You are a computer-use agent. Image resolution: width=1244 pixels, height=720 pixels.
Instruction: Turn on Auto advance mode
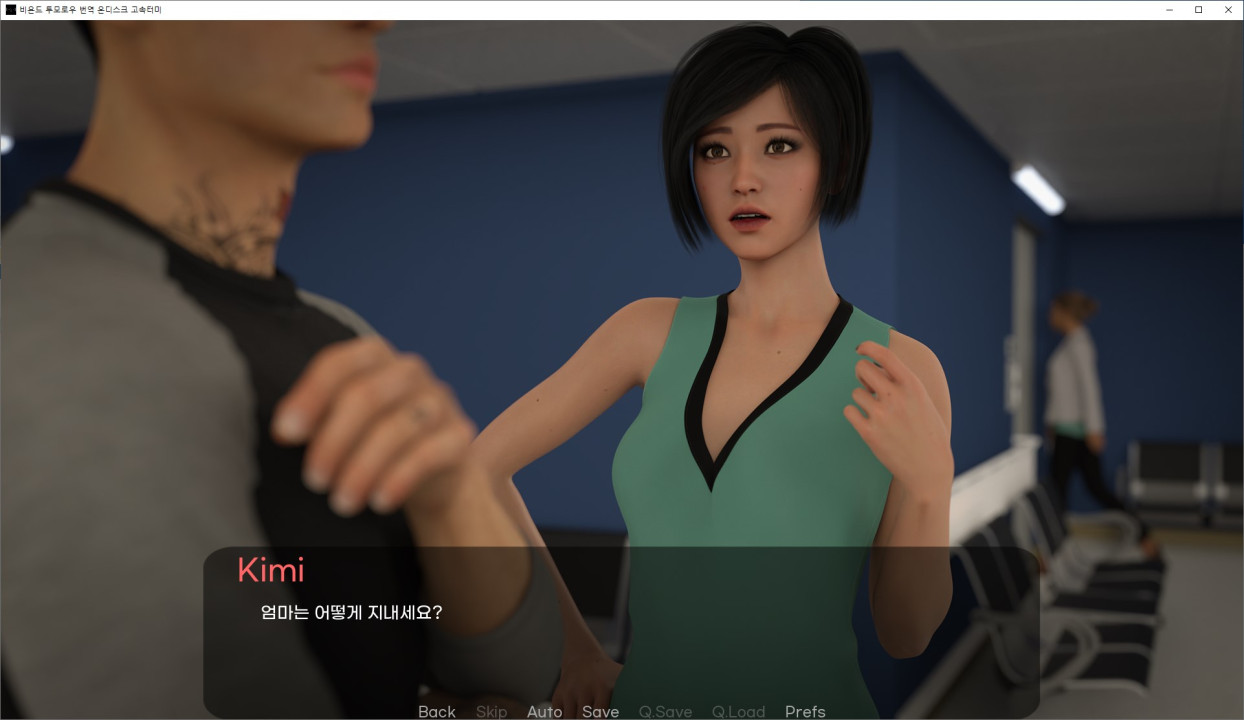(544, 711)
